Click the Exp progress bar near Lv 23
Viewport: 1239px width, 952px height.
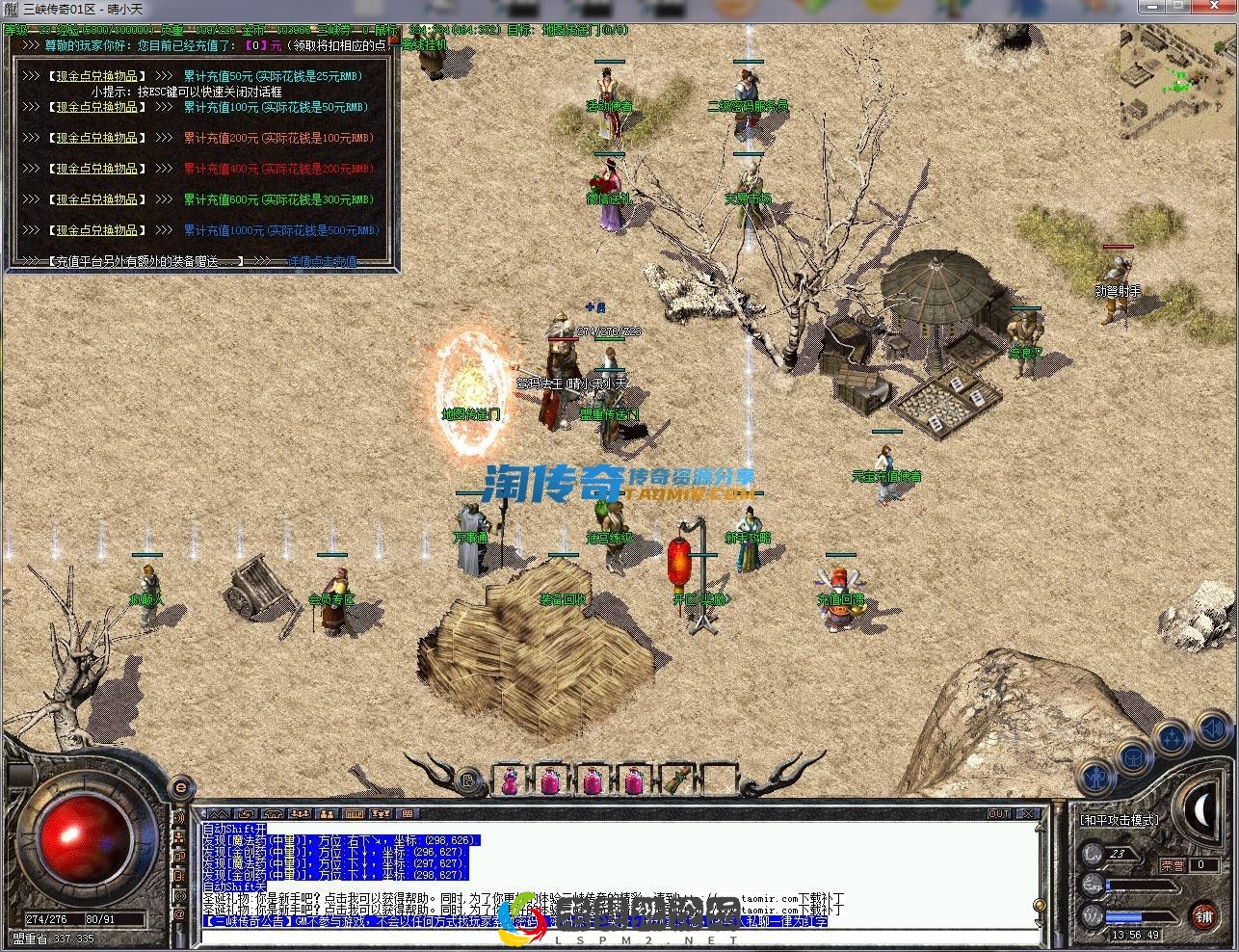tap(1140, 886)
